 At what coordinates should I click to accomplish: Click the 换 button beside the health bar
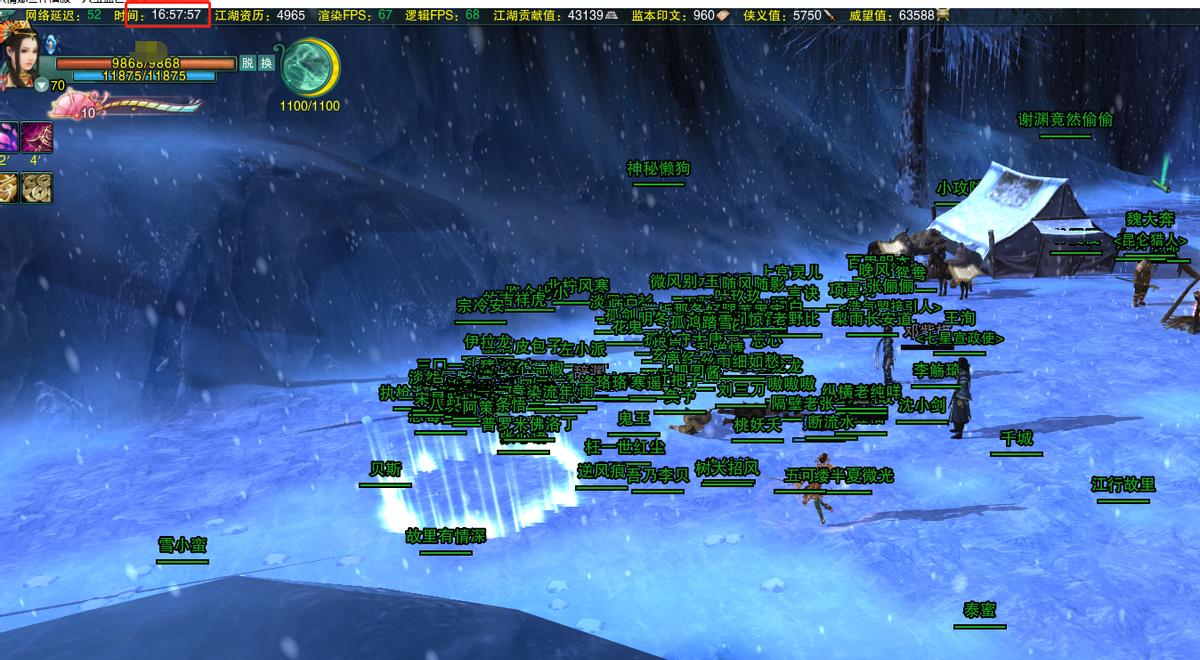click(266, 63)
